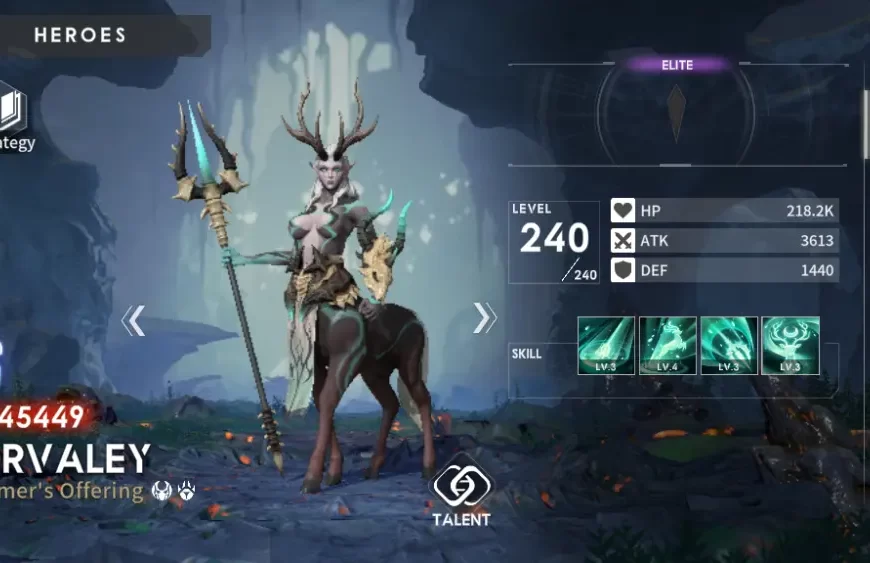Viewport: 870px width, 563px height.
Task: Open the Talent menu
Action: (x=461, y=488)
